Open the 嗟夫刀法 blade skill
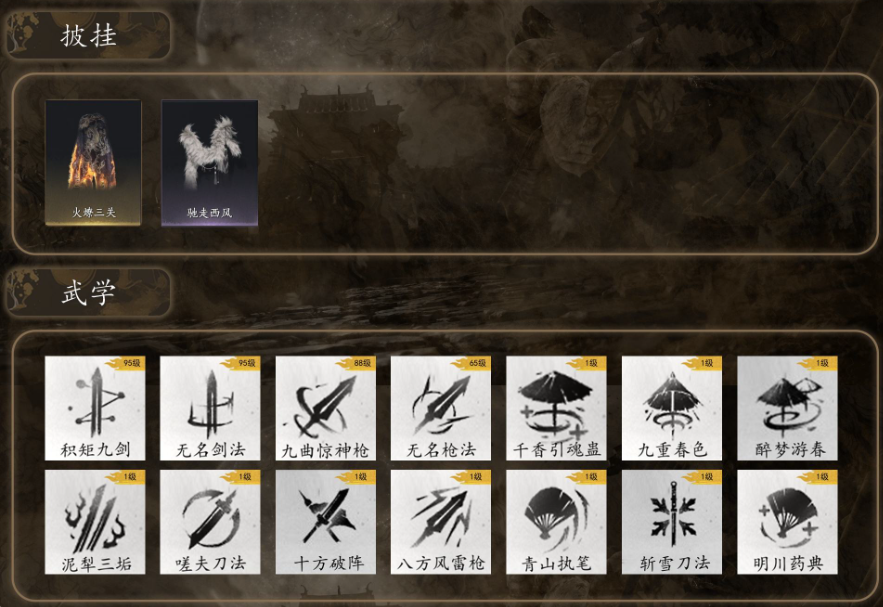This screenshot has height=607, width=883. pyautogui.click(x=210, y=522)
